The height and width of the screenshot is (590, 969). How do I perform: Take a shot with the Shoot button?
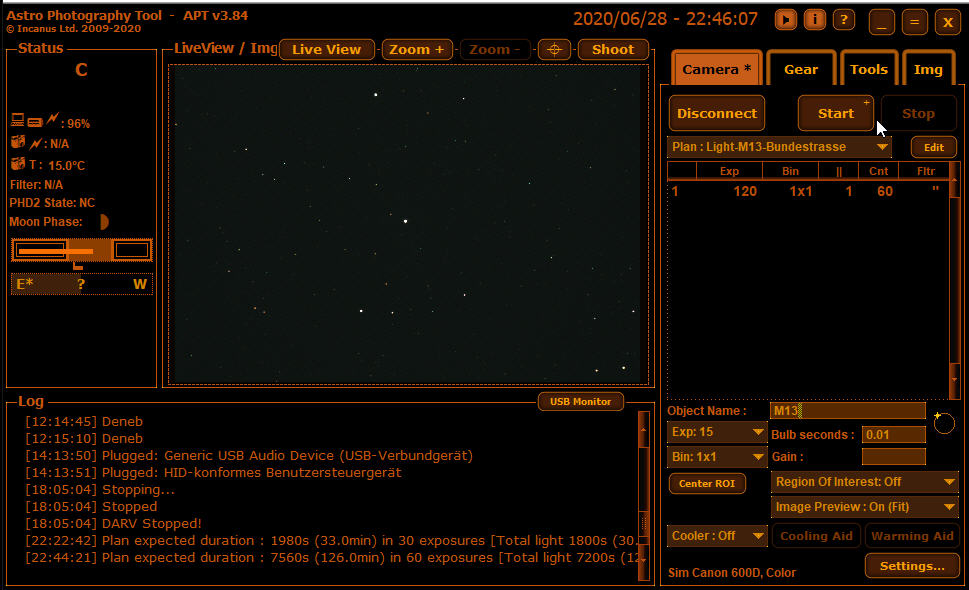click(x=612, y=50)
